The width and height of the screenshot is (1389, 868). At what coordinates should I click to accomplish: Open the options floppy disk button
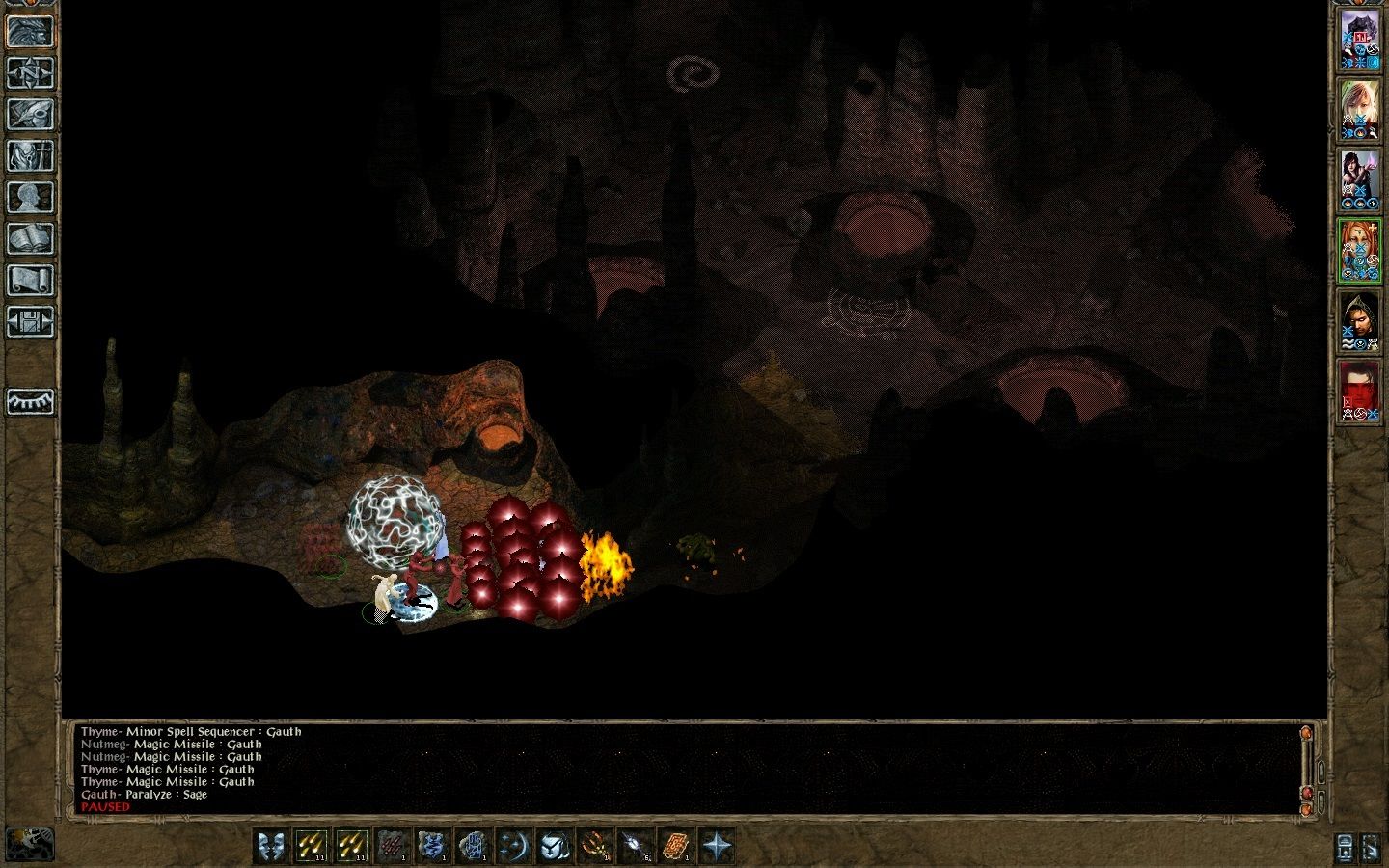pos(30,321)
